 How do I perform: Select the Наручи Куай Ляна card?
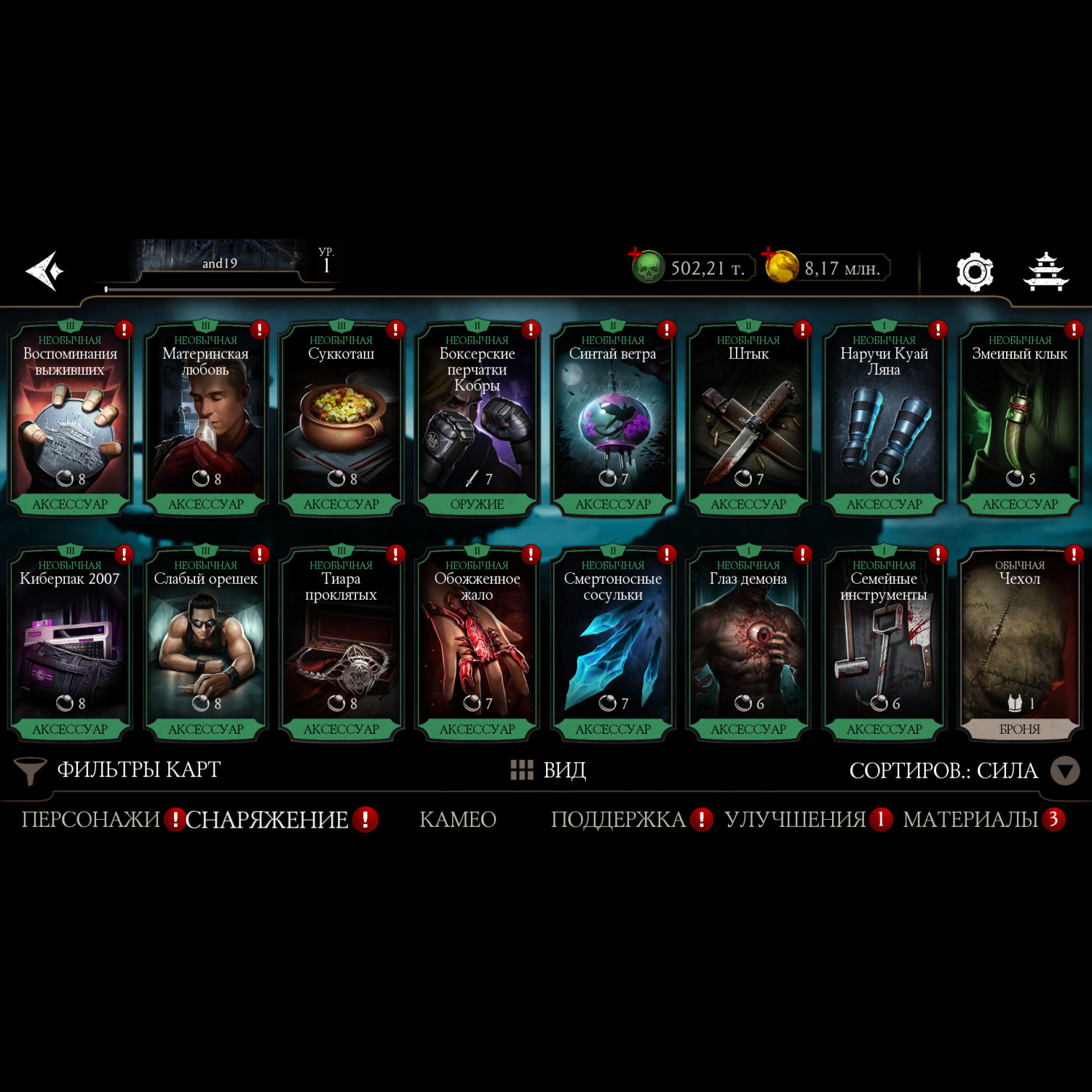tap(884, 419)
